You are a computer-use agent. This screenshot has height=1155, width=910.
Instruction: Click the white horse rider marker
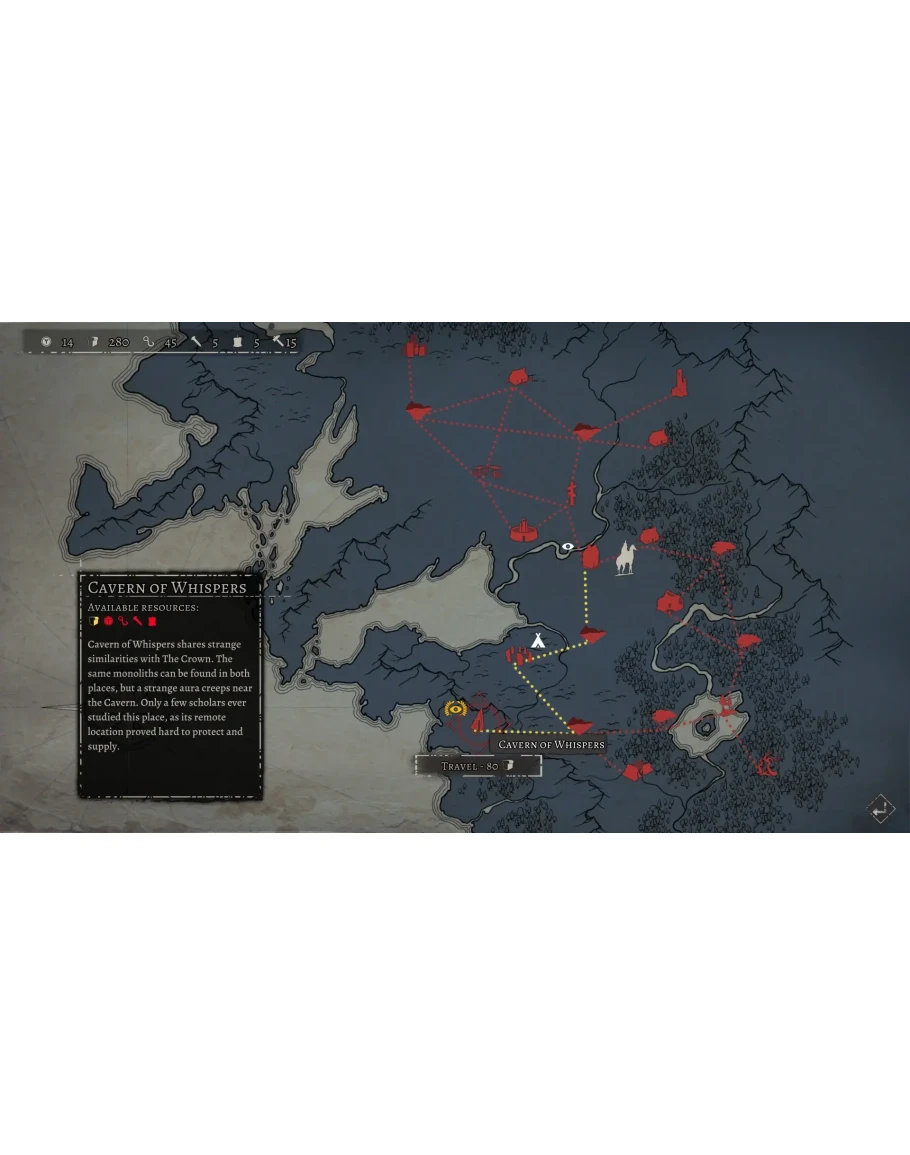coord(627,558)
